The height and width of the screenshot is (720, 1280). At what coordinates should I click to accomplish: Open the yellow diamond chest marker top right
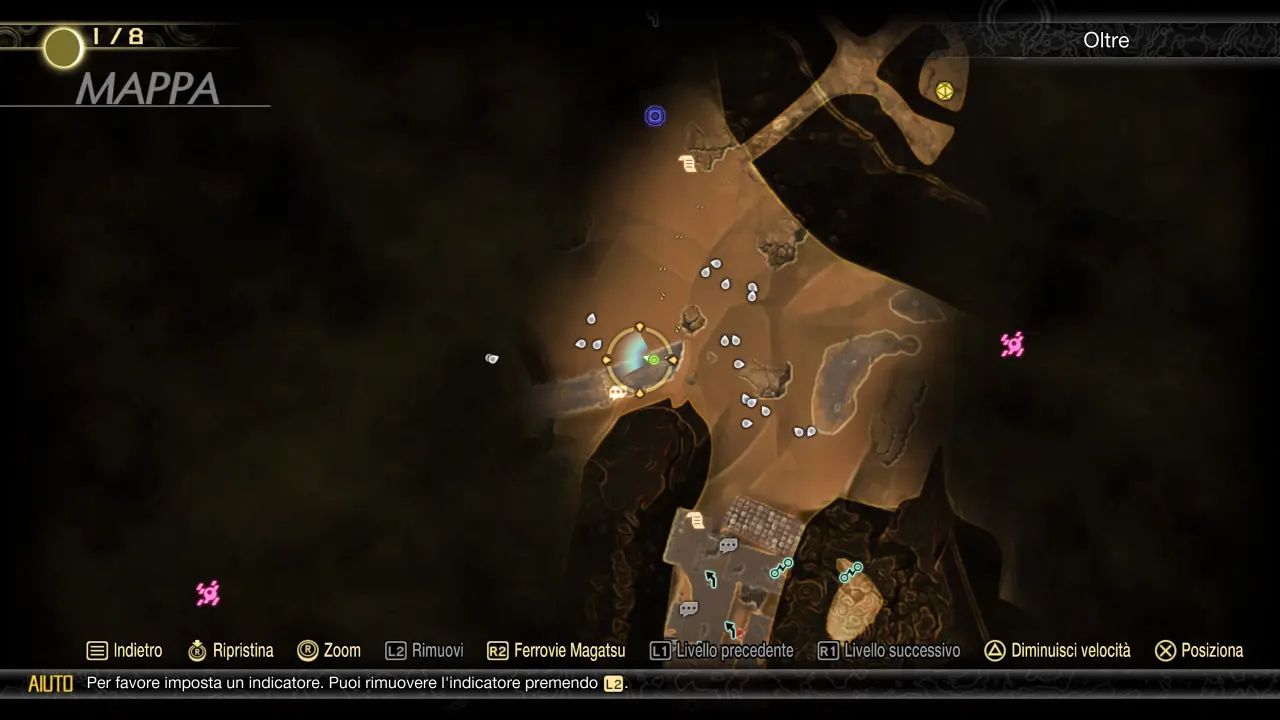coord(944,91)
